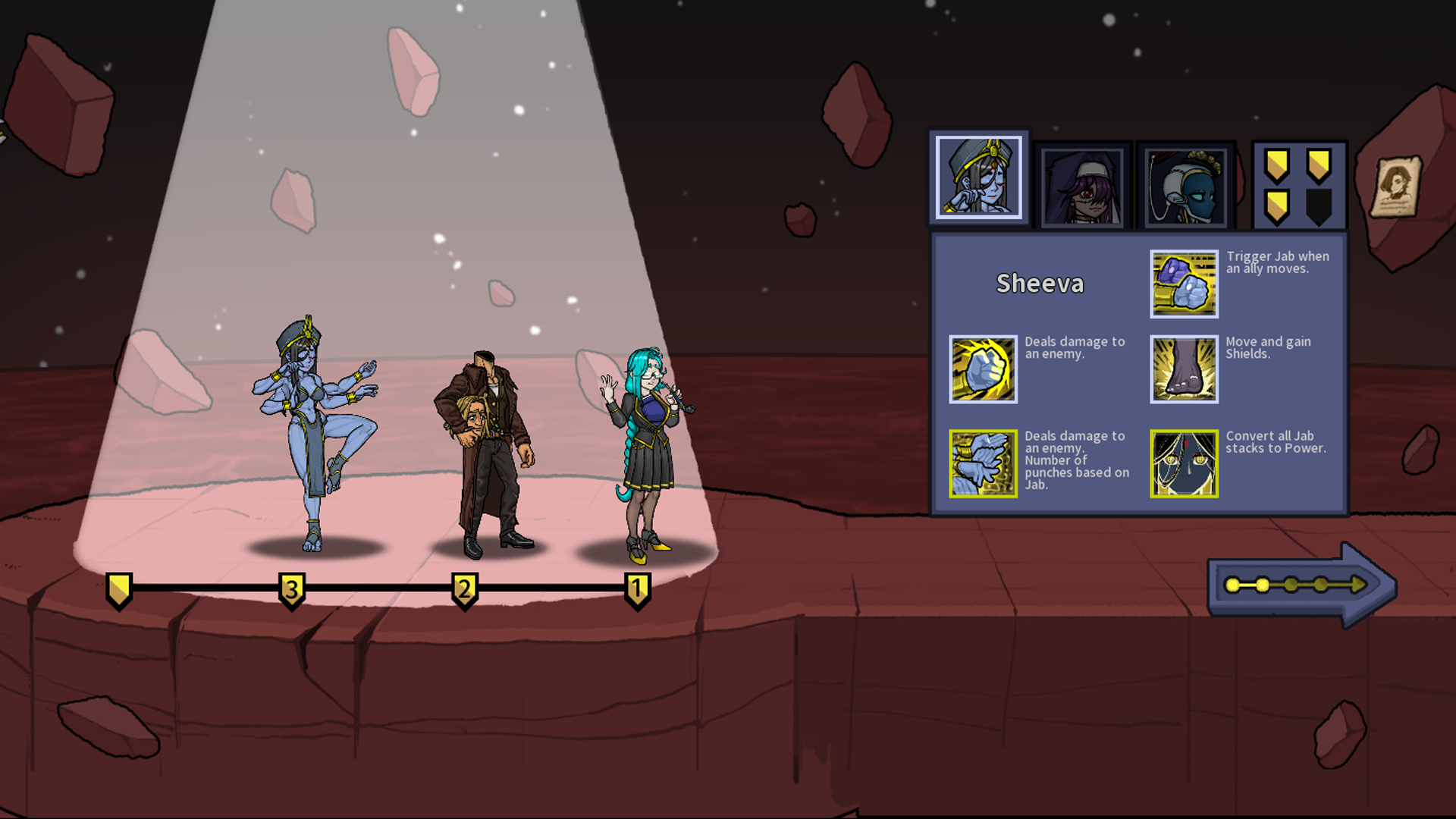Viewport: 1456px width, 819px height.
Task: Click the blue arrow to proceed
Action: 1301,585
